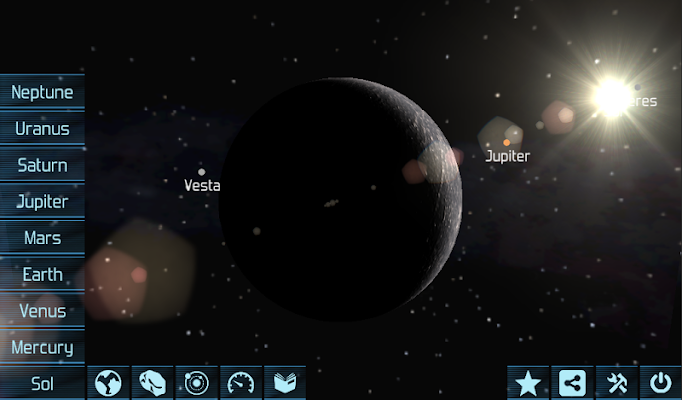Exit using the power button
682x400 pixels.
pyautogui.click(x=660, y=383)
